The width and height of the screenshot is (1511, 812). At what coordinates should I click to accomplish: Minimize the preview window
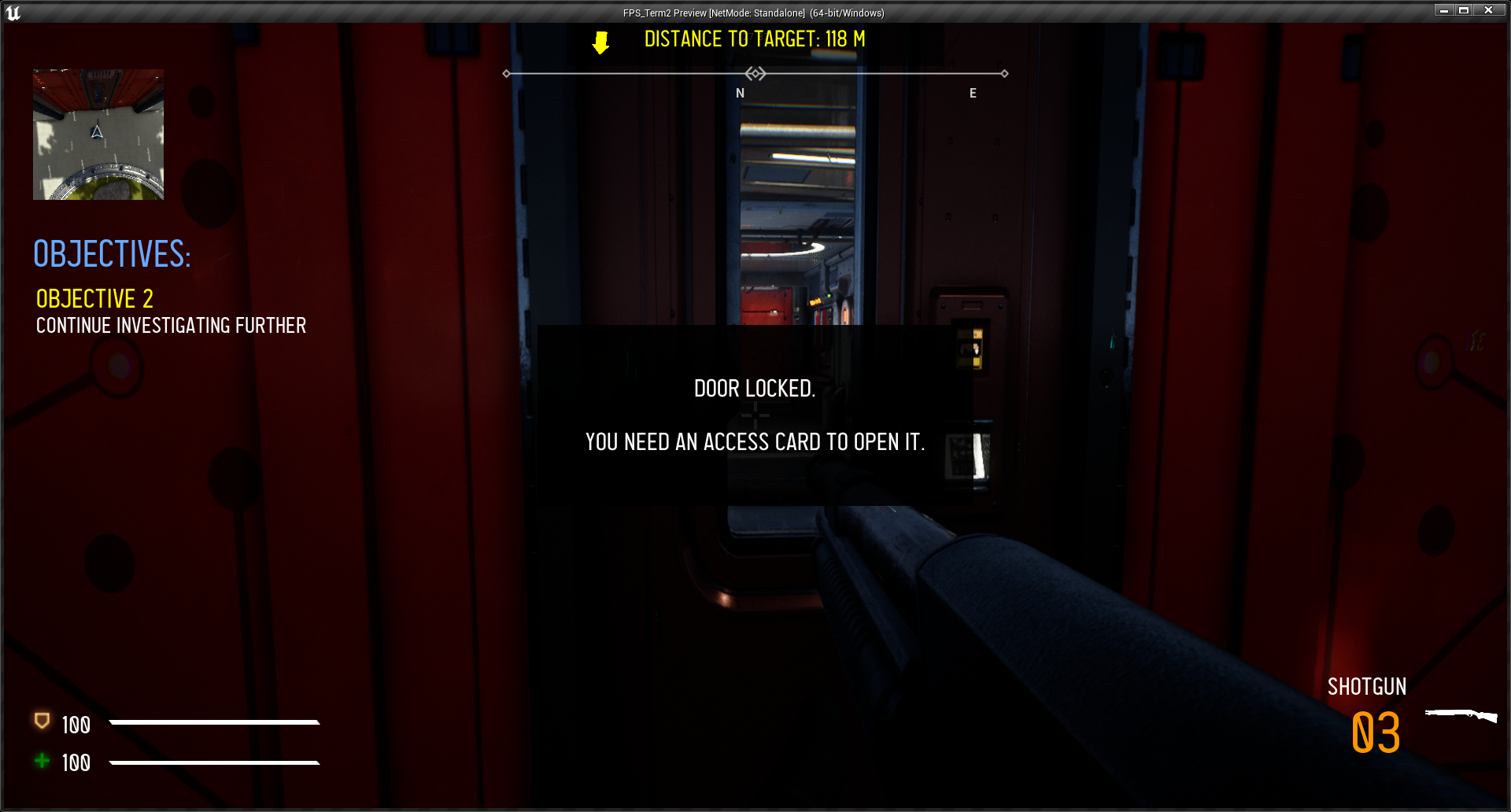click(1443, 10)
